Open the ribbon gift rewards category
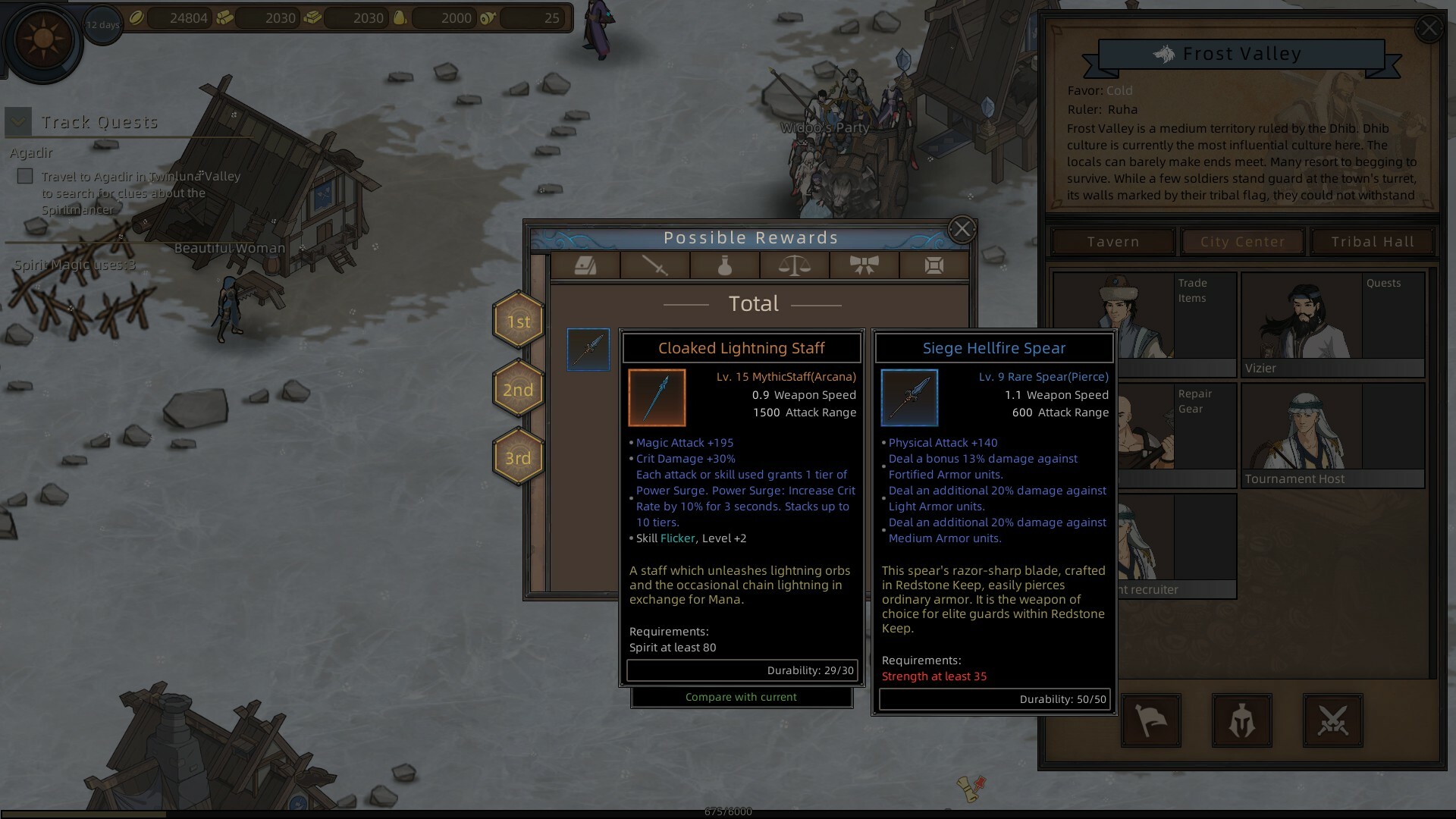The image size is (1456, 819). click(864, 266)
